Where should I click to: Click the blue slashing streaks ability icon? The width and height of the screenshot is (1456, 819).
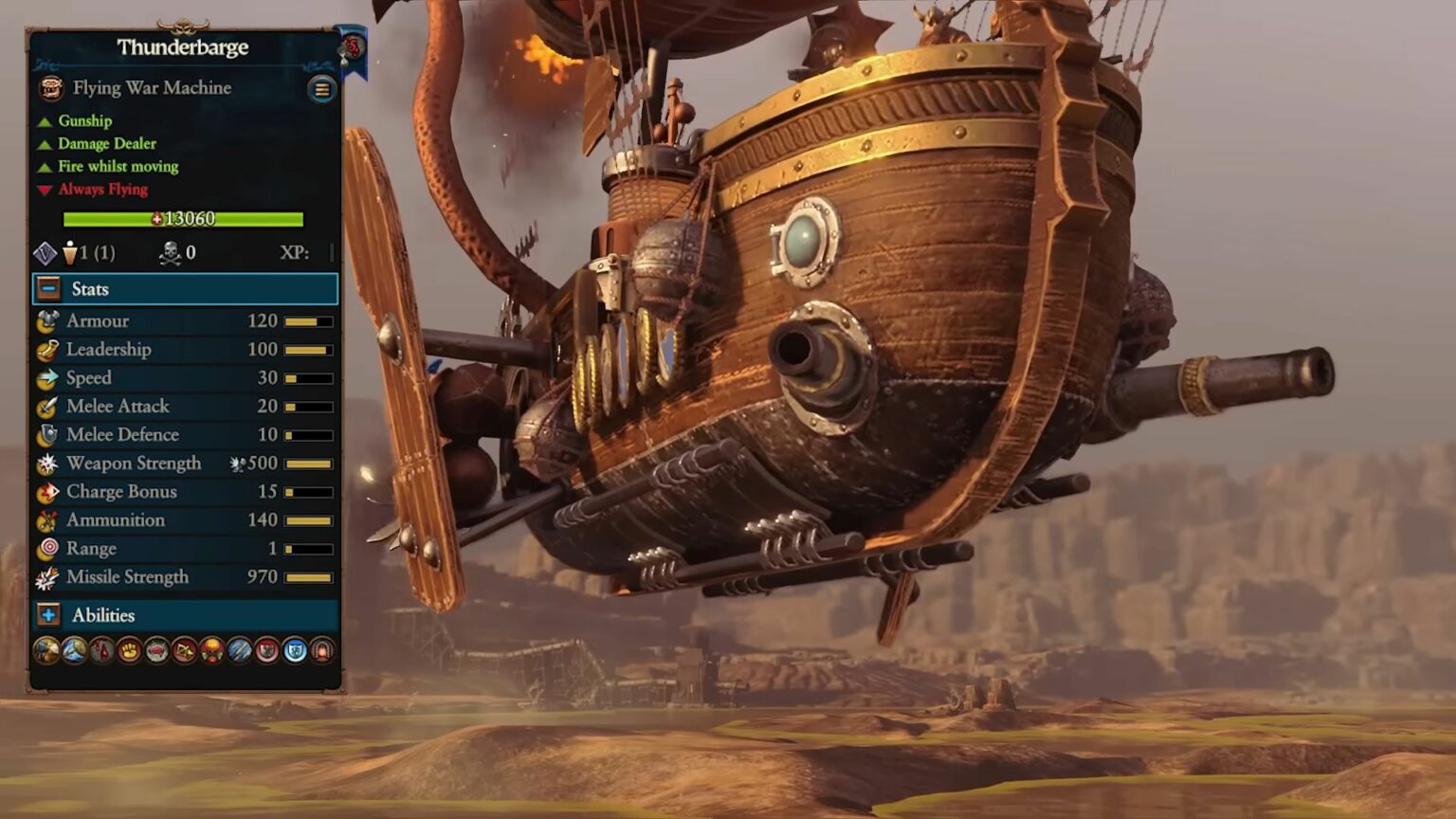pyautogui.click(x=240, y=650)
